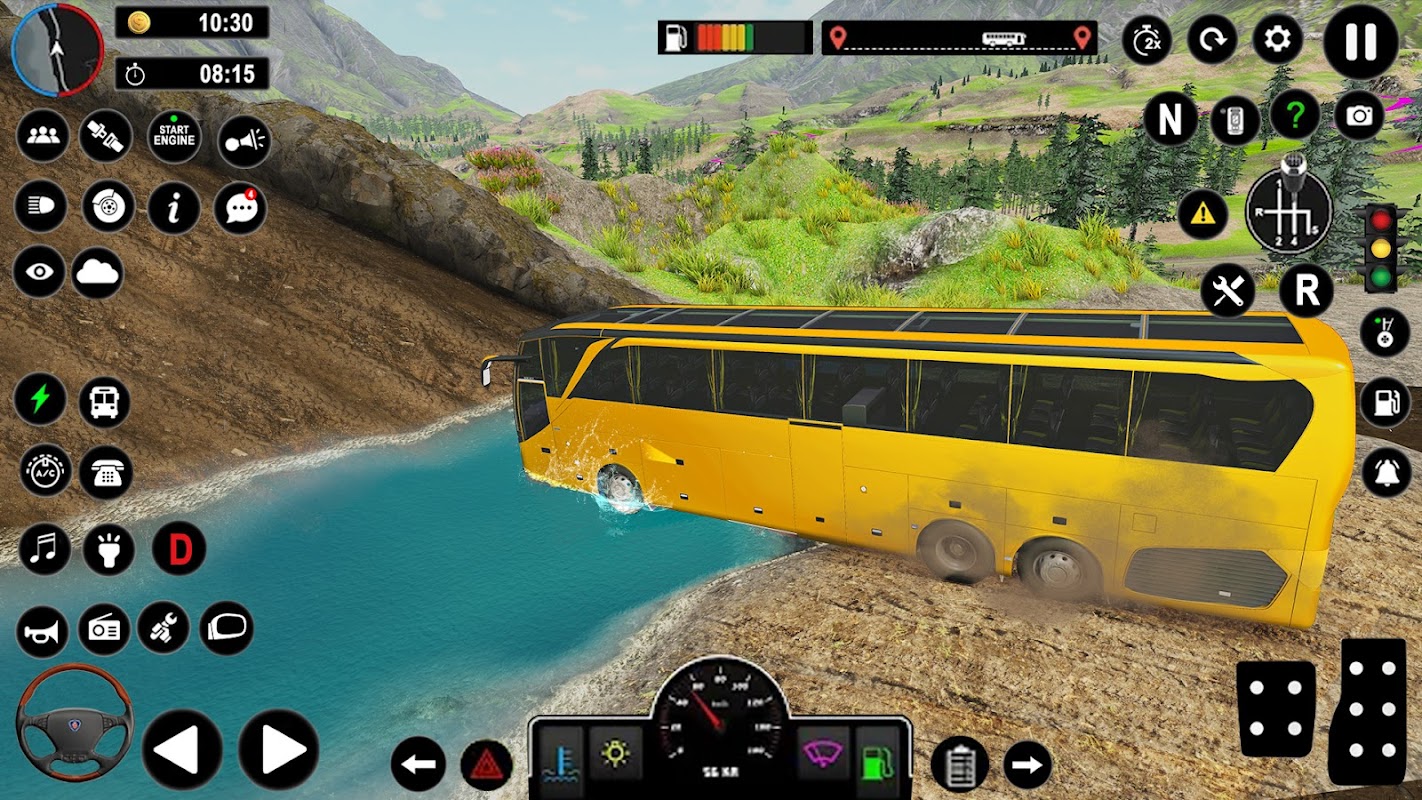Screen dimensions: 1422x800
Task: Open the chat messages bubble
Action: (240, 208)
